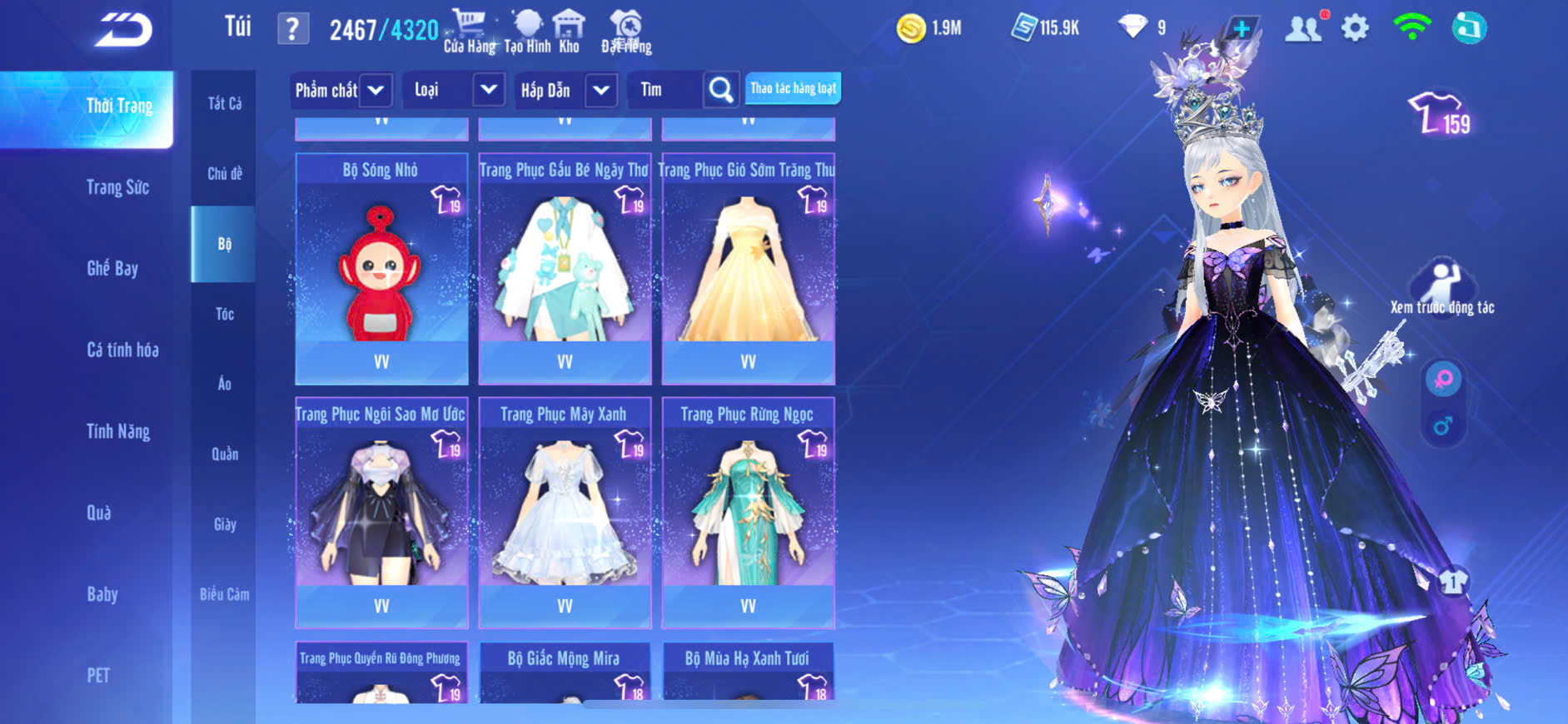Switch to the Trang Sức tab
The height and width of the screenshot is (724, 1568).
(117, 187)
